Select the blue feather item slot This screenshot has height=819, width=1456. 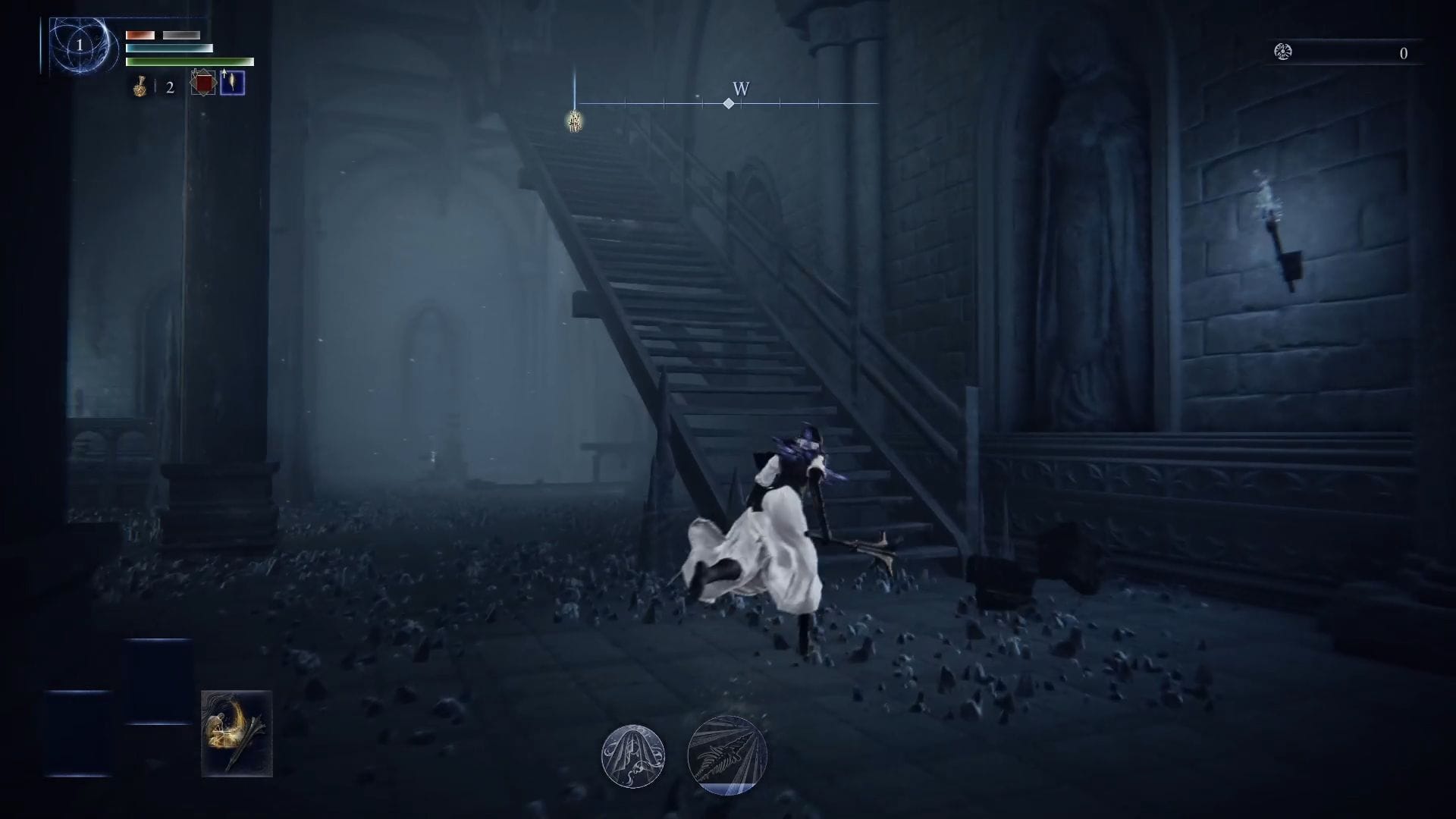(233, 83)
